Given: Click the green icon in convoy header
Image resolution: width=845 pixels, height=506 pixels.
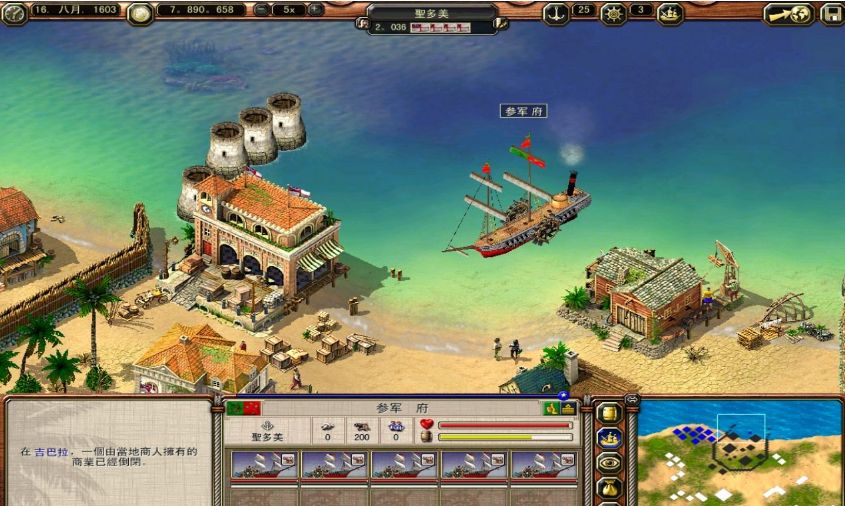Looking at the screenshot, I should (x=550, y=408).
